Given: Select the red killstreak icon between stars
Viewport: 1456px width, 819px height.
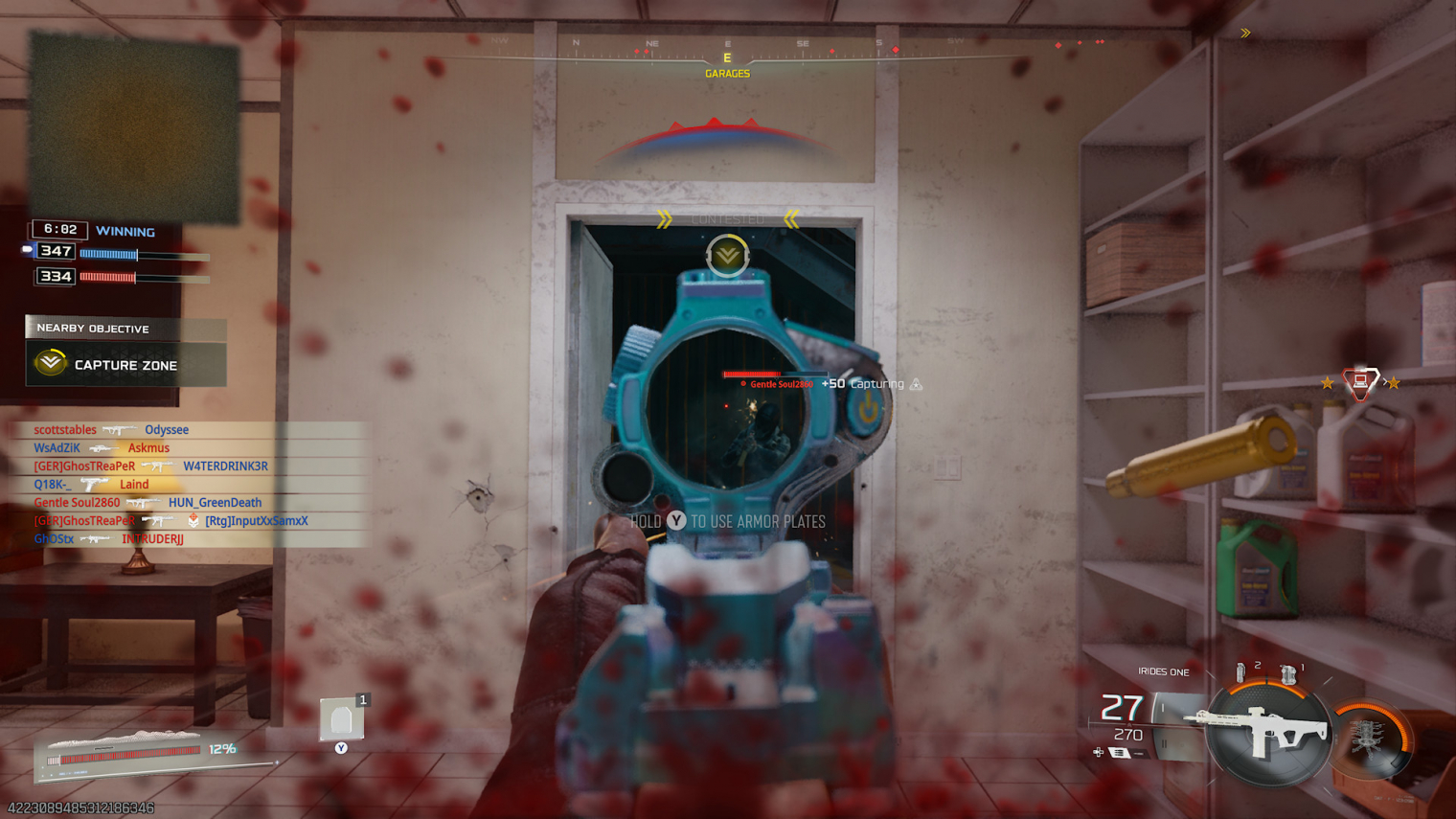Looking at the screenshot, I should pyautogui.click(x=1359, y=383).
